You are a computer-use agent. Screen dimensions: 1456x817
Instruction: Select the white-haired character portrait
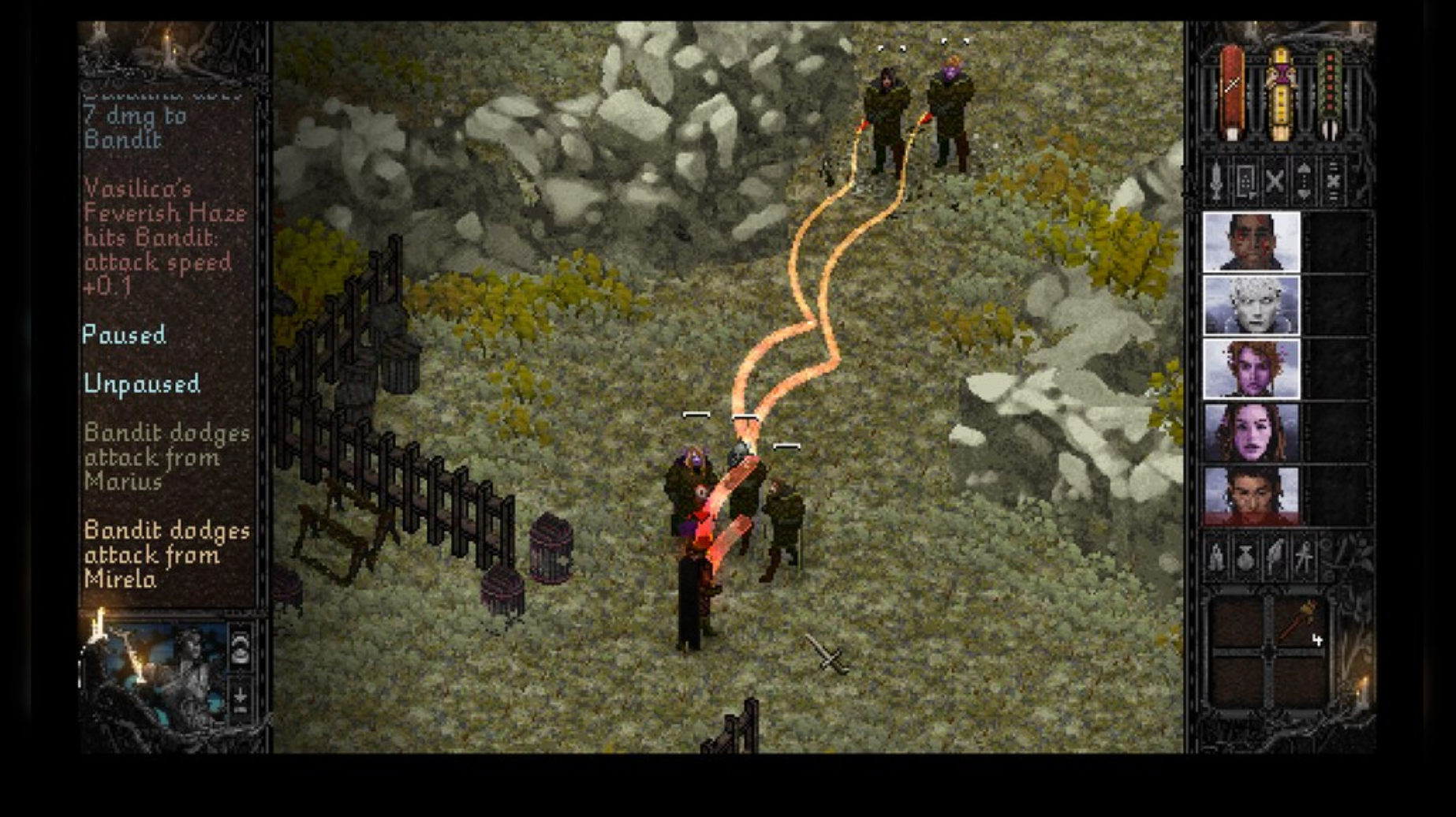pyautogui.click(x=1253, y=305)
